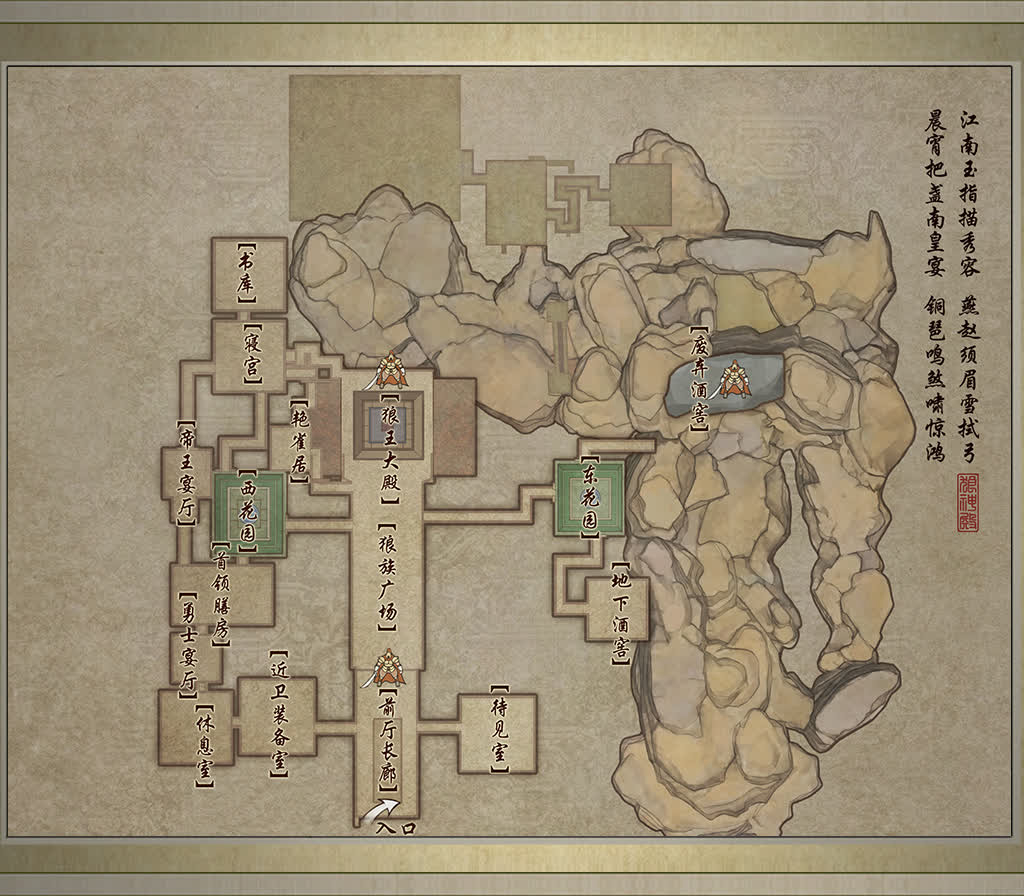Screen dimensions: 1024x896
Task: Select the 寝宫 room label
Action: point(251,356)
